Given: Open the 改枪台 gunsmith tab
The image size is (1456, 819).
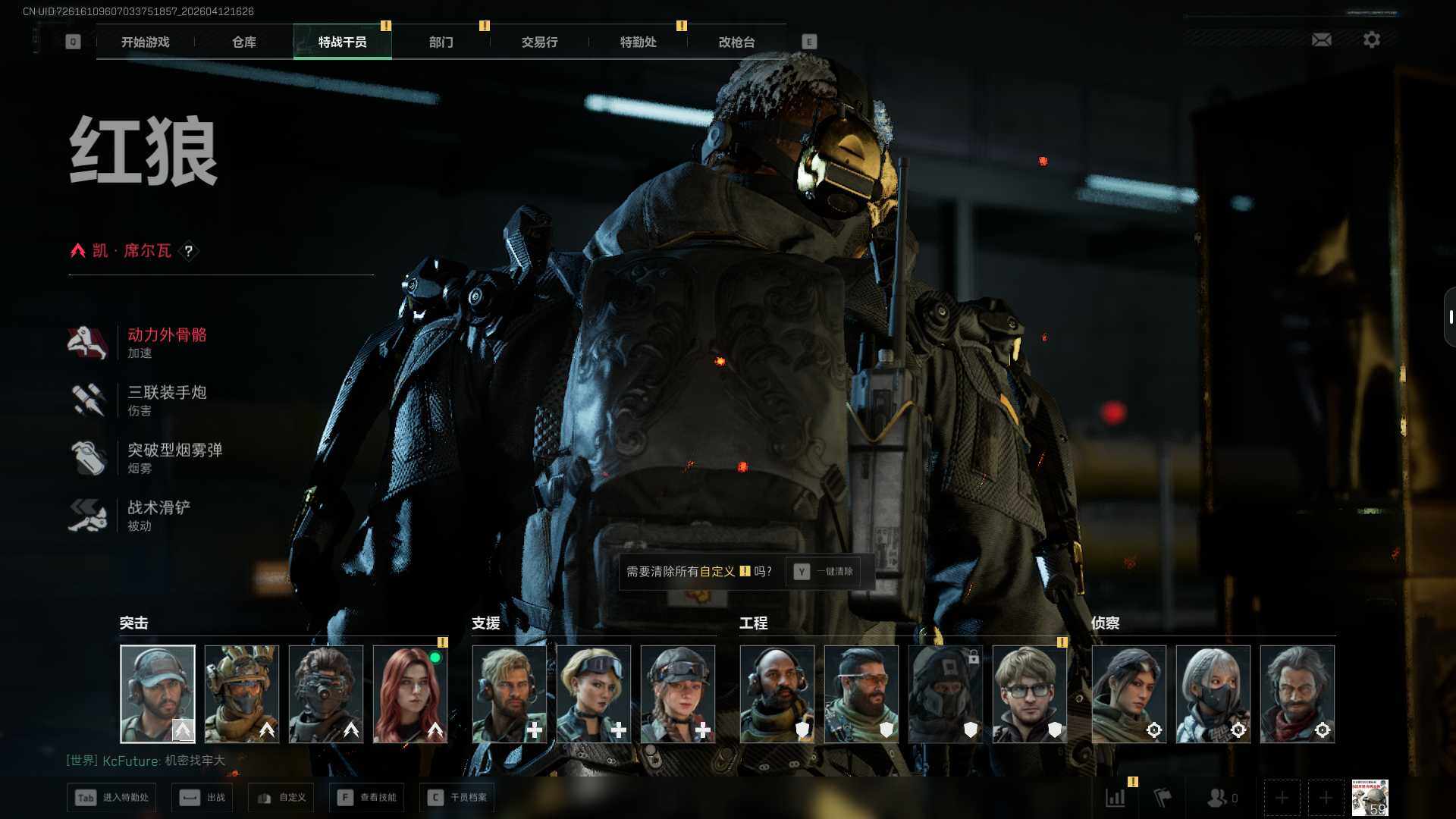Looking at the screenshot, I should coord(736,42).
